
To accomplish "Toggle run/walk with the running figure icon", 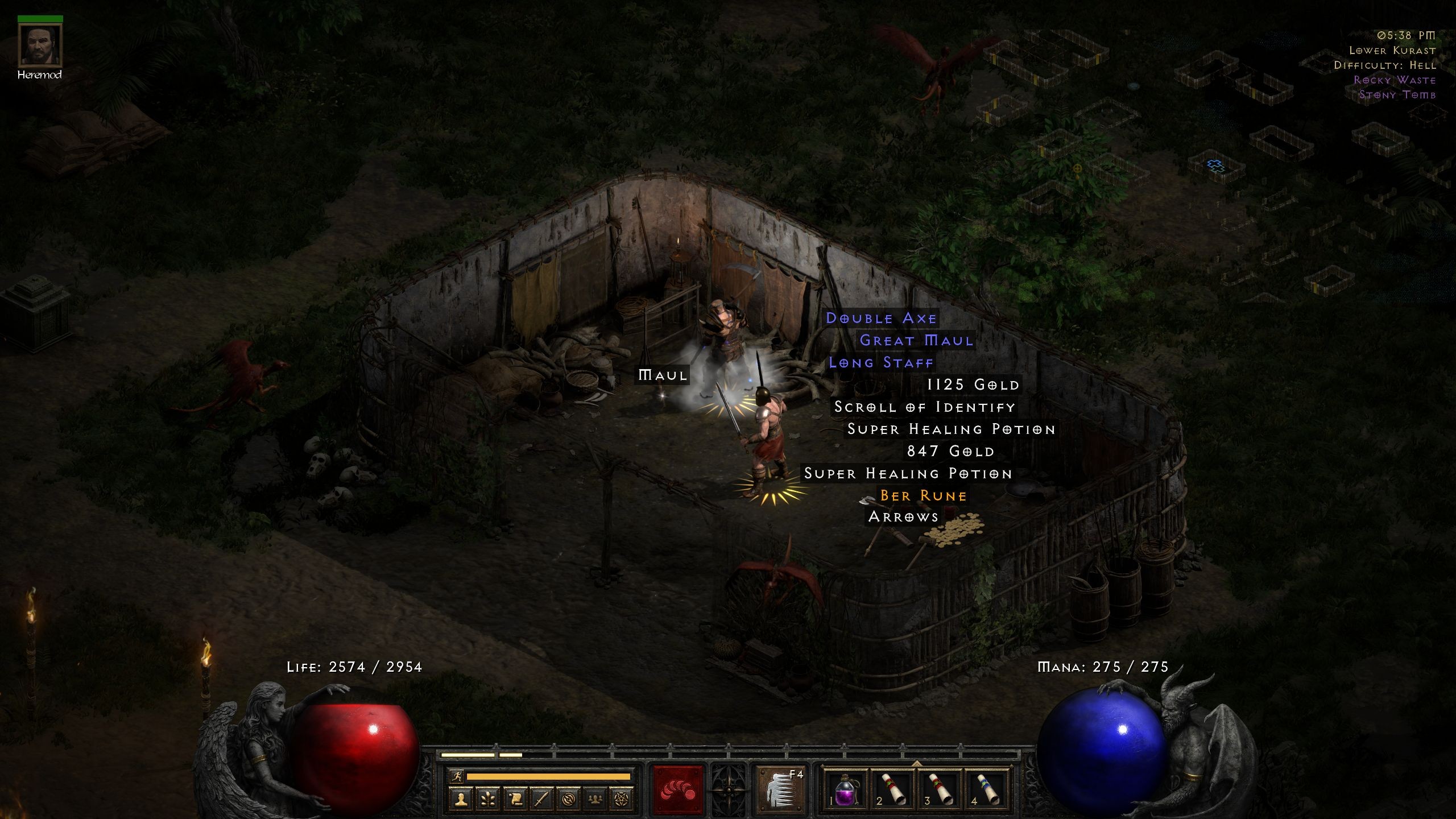I will (x=456, y=776).
